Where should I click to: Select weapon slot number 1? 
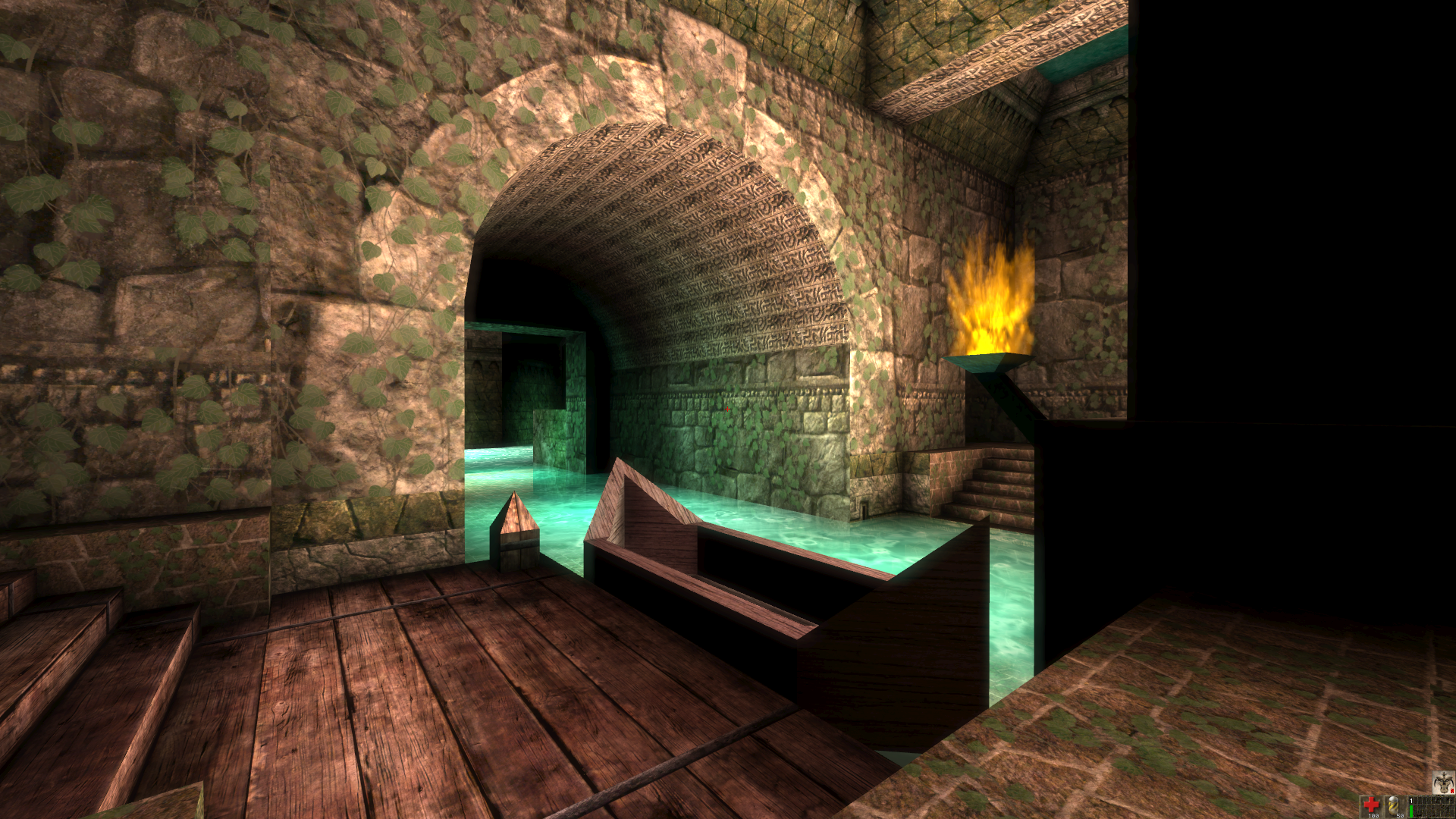(1411, 806)
